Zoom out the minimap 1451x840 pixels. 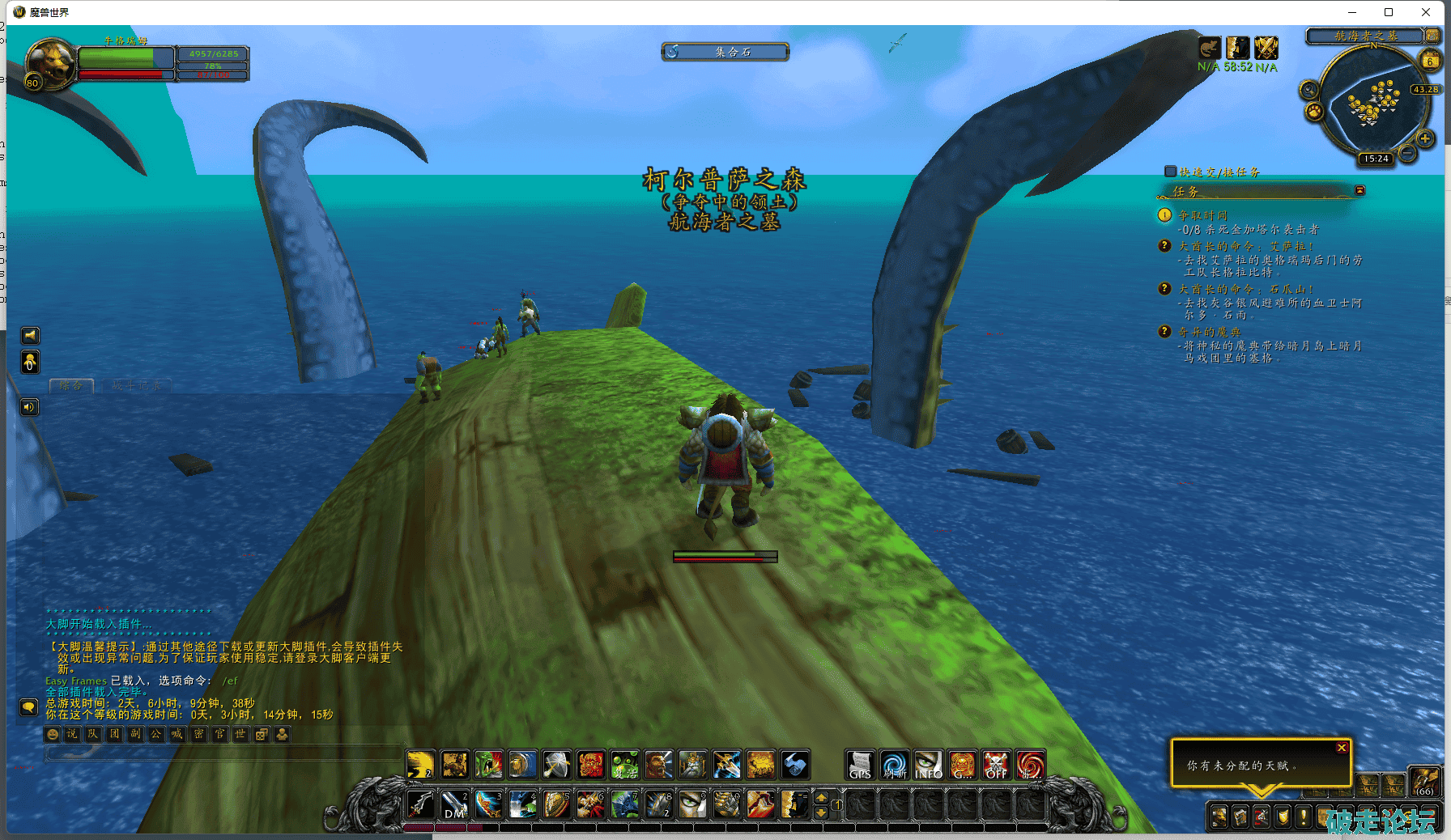click(x=1408, y=152)
